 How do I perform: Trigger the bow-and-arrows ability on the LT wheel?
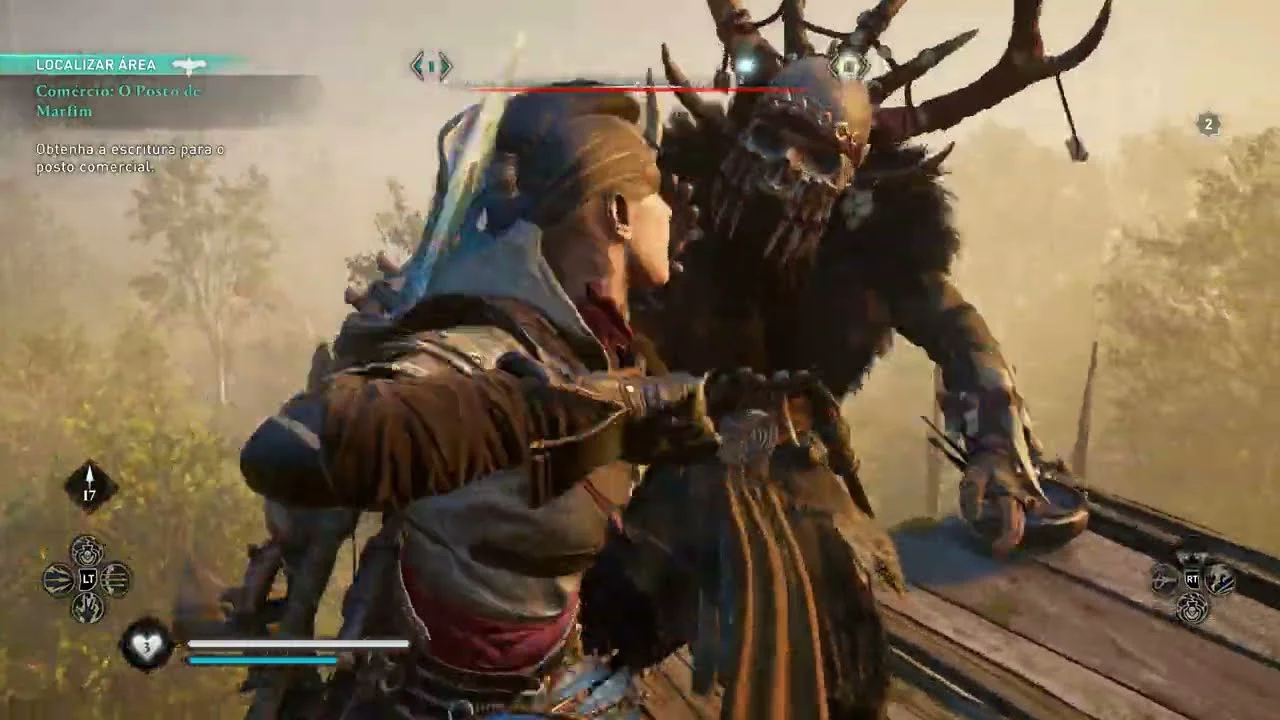pyautogui.click(x=116, y=579)
